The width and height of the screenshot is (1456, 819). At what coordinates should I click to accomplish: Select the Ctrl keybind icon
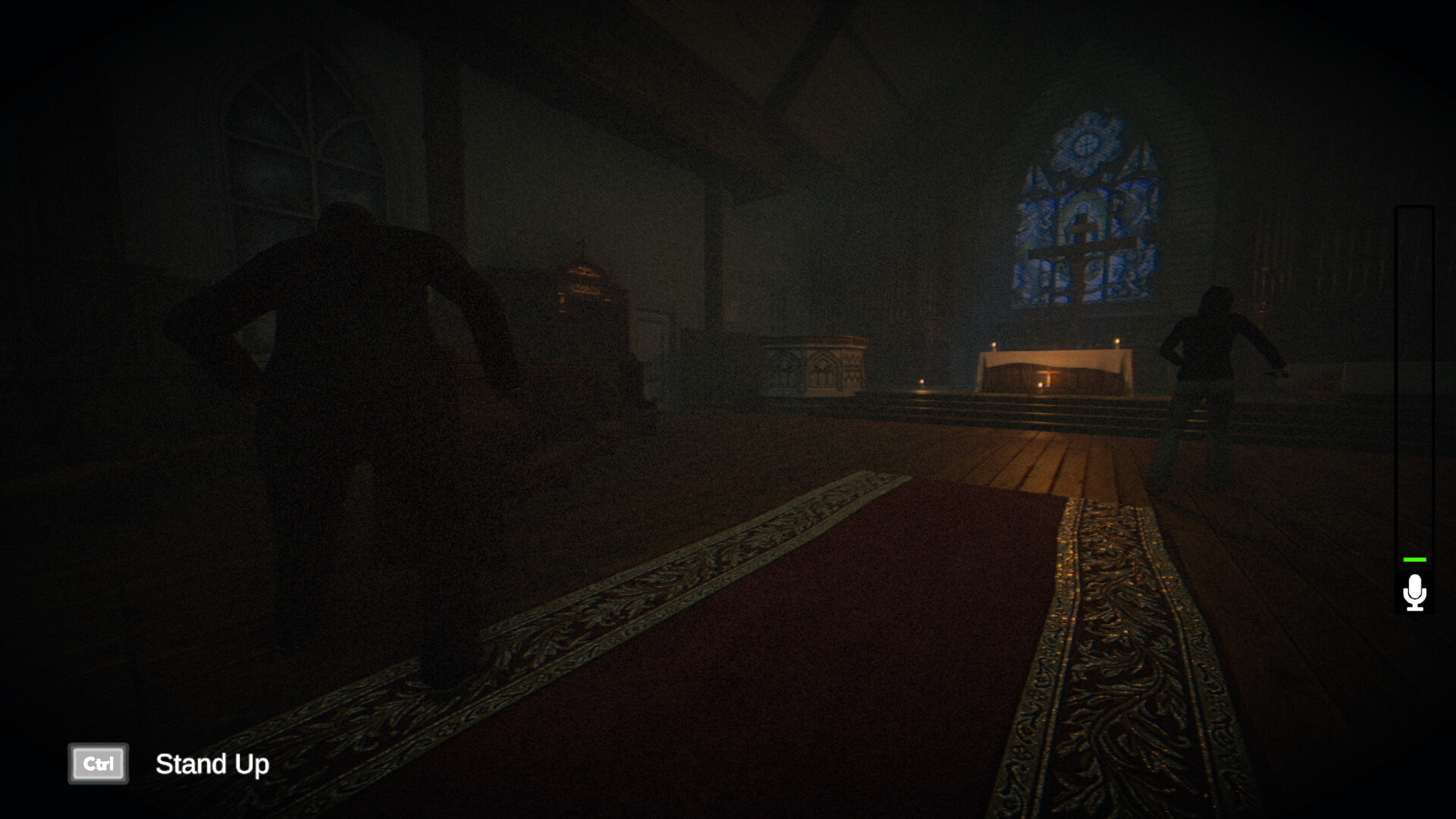click(x=98, y=764)
